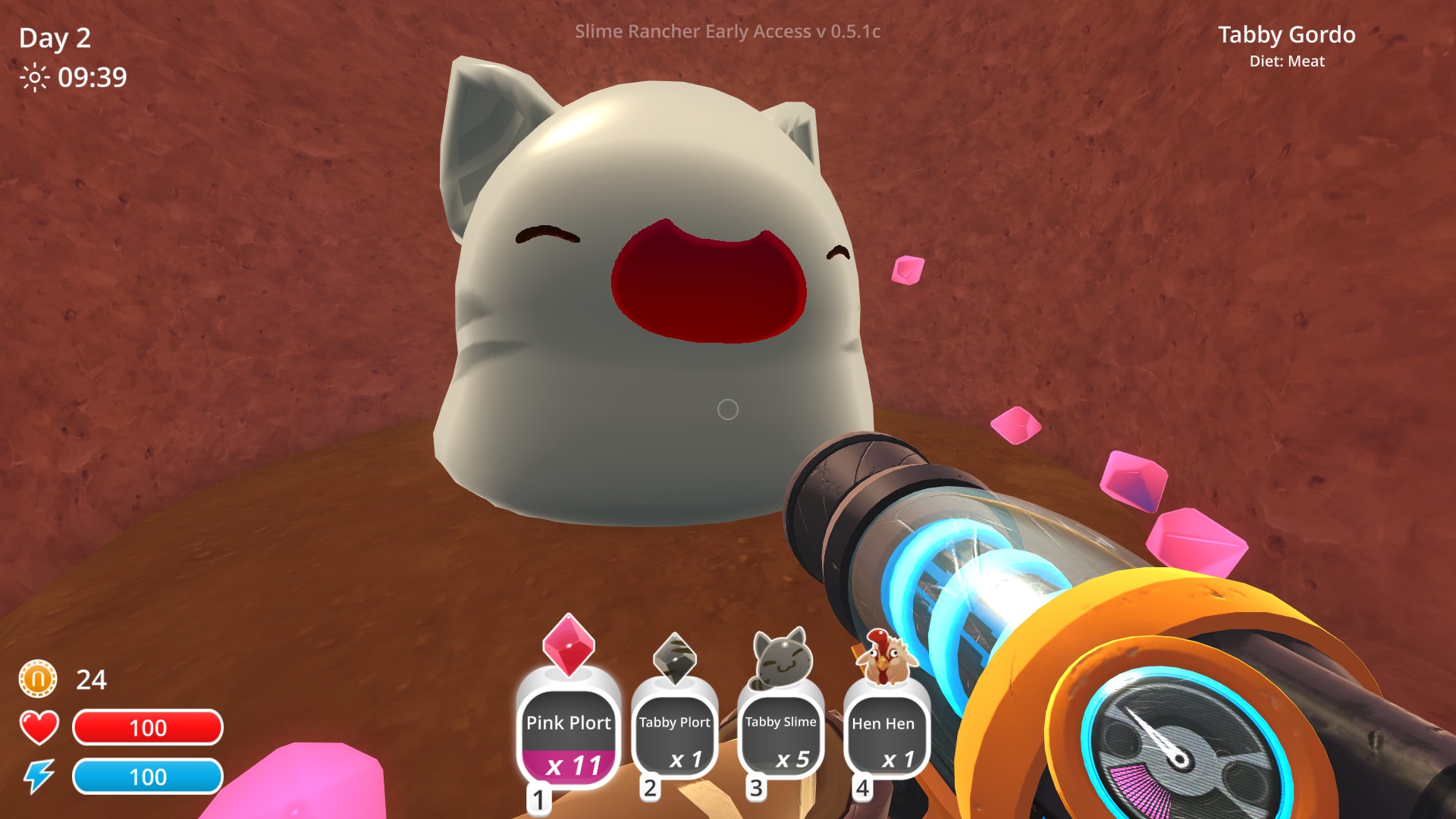Viewport: 1456px width, 819px height.
Task: Click the Slime Rancher version text
Action: 726,32
